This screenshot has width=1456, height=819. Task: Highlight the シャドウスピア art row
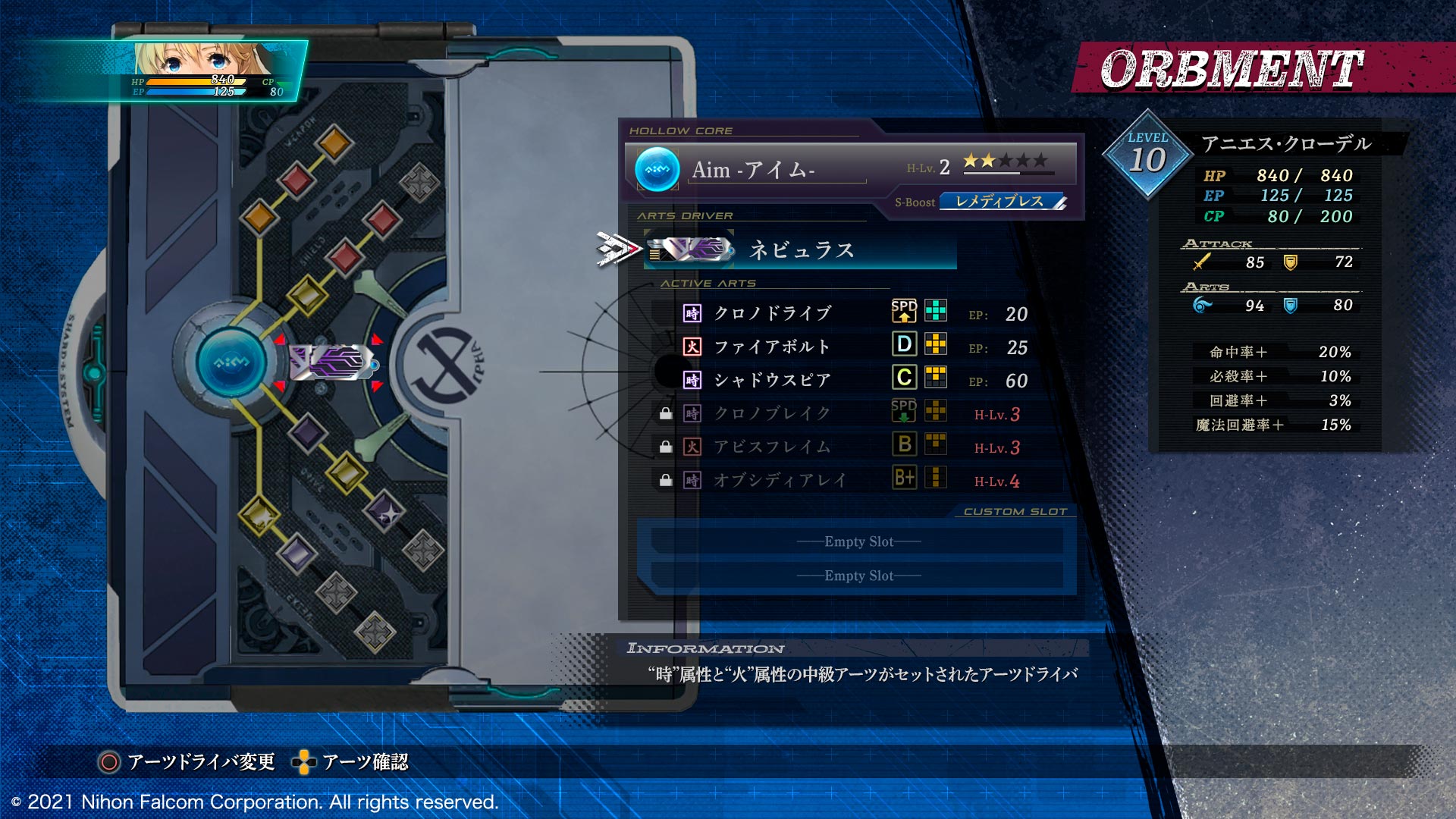click(772, 380)
